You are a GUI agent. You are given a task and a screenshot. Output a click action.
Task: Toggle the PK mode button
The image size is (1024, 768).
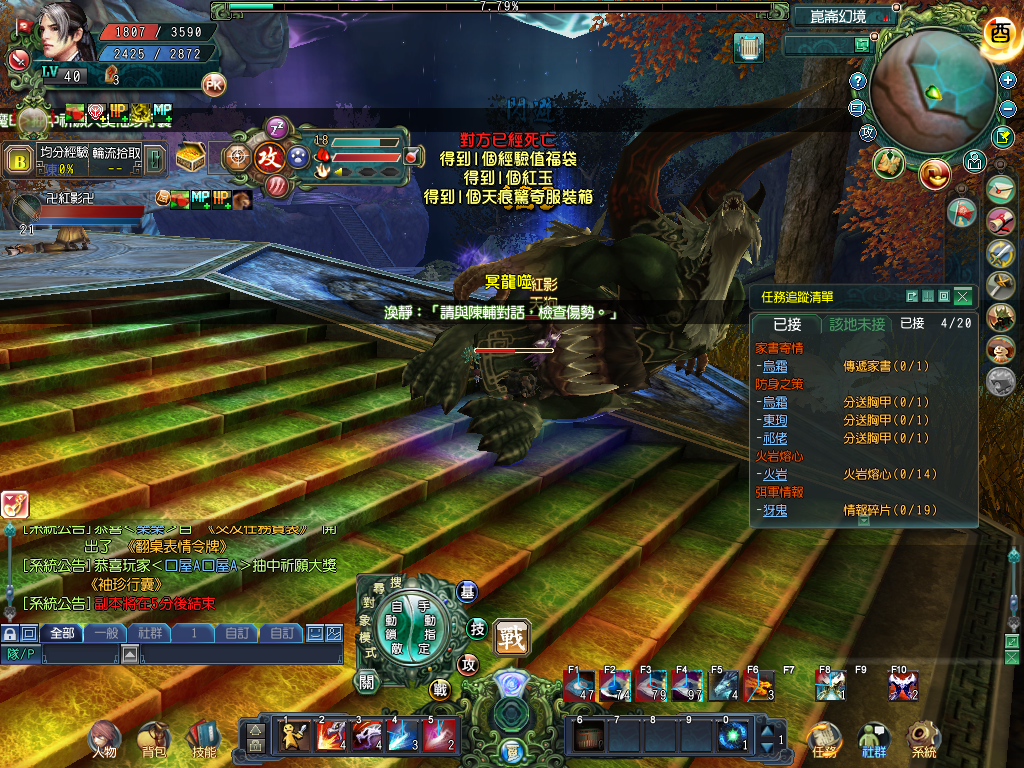tap(214, 84)
